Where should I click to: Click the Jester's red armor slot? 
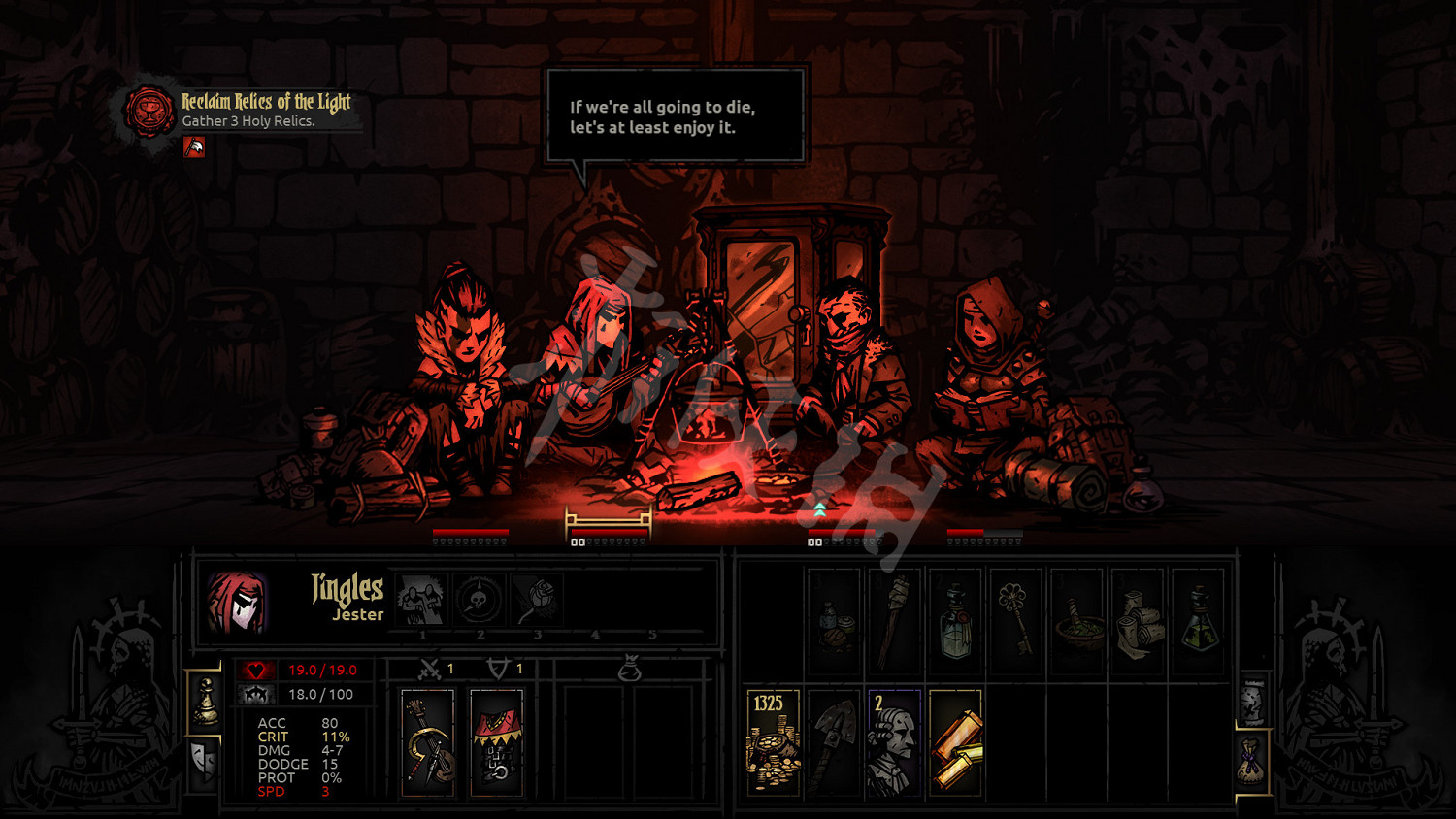coord(496,743)
